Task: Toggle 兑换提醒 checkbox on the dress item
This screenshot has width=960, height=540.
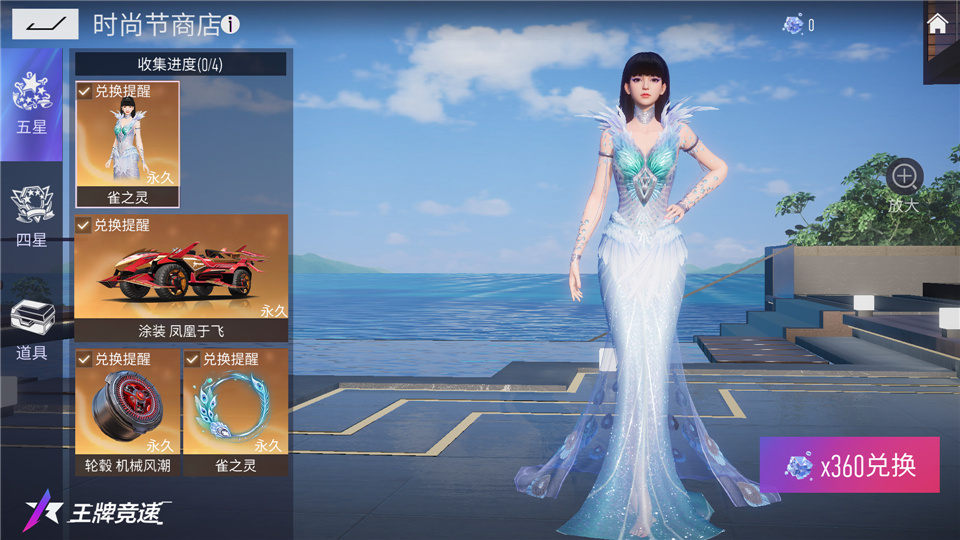Action: click(x=85, y=92)
